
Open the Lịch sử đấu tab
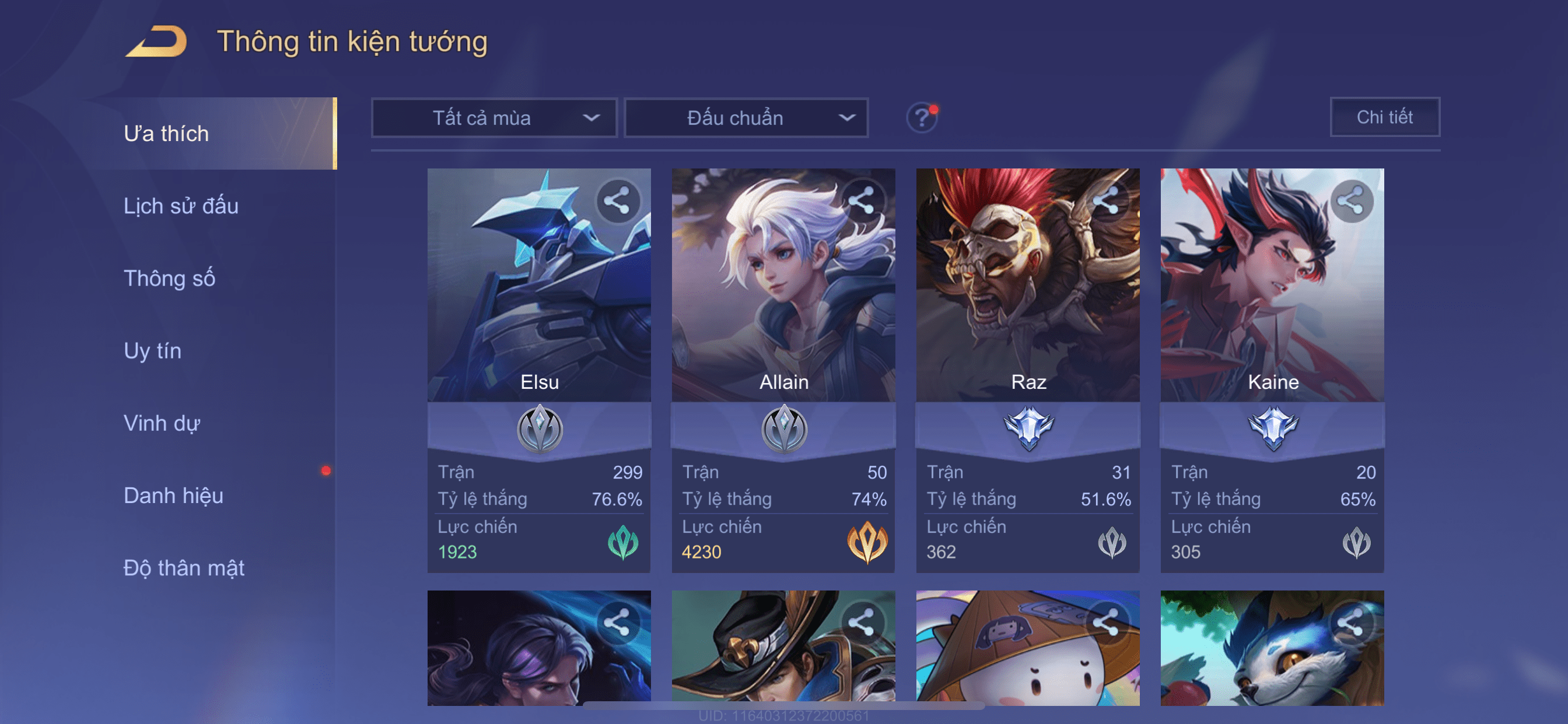[181, 206]
